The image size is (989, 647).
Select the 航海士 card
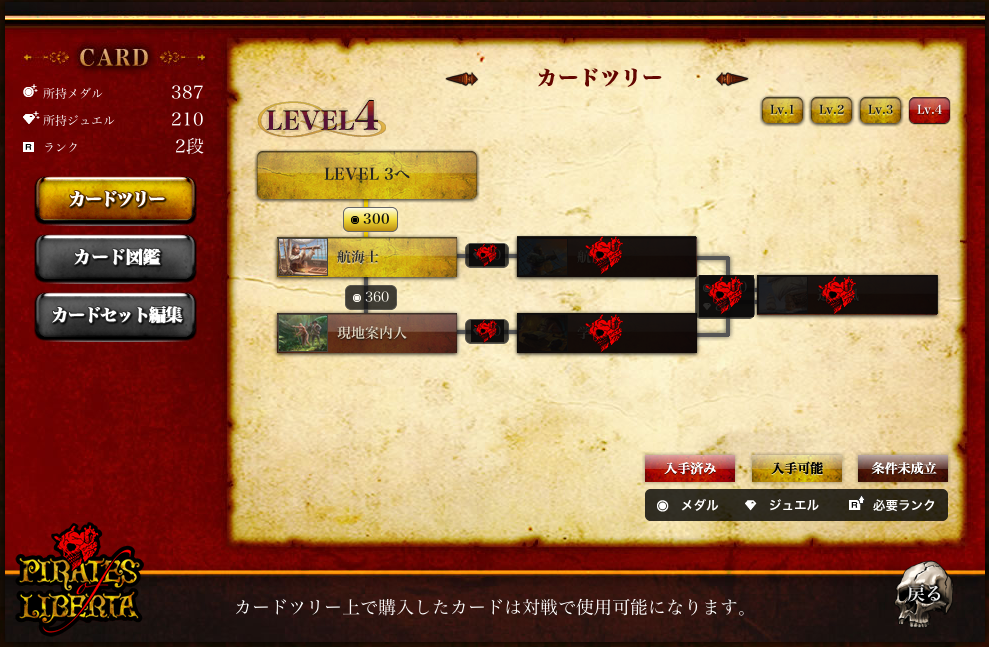click(x=367, y=257)
